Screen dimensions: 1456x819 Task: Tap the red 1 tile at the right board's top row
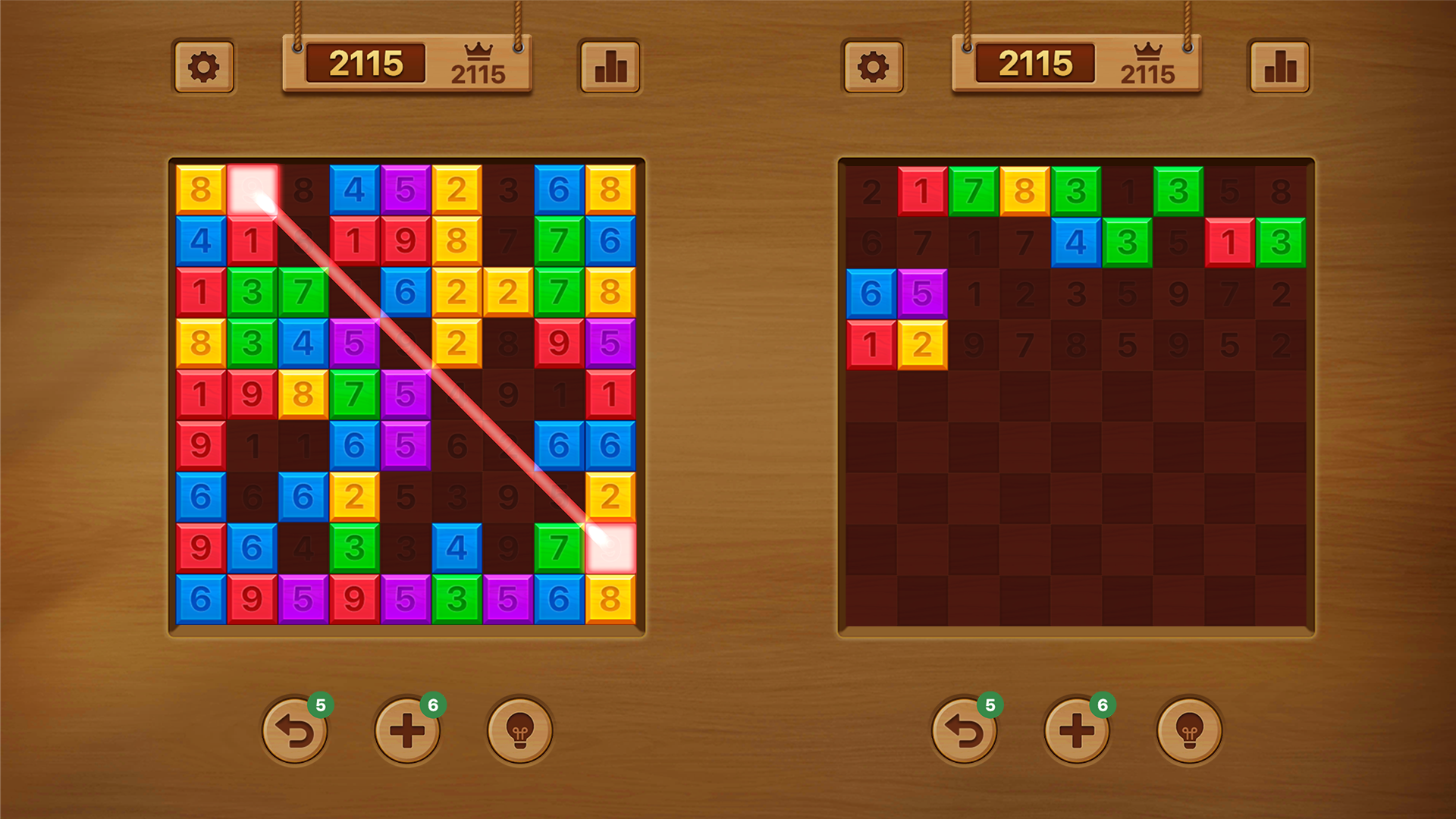coord(922,190)
